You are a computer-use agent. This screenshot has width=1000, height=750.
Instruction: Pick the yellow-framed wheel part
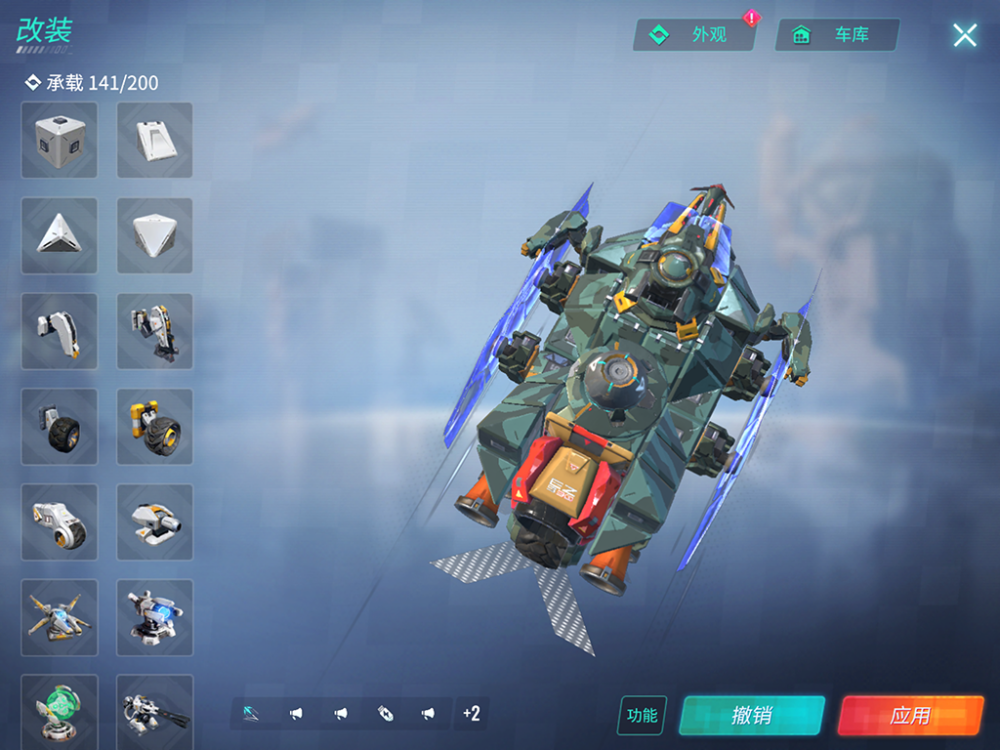(x=155, y=426)
